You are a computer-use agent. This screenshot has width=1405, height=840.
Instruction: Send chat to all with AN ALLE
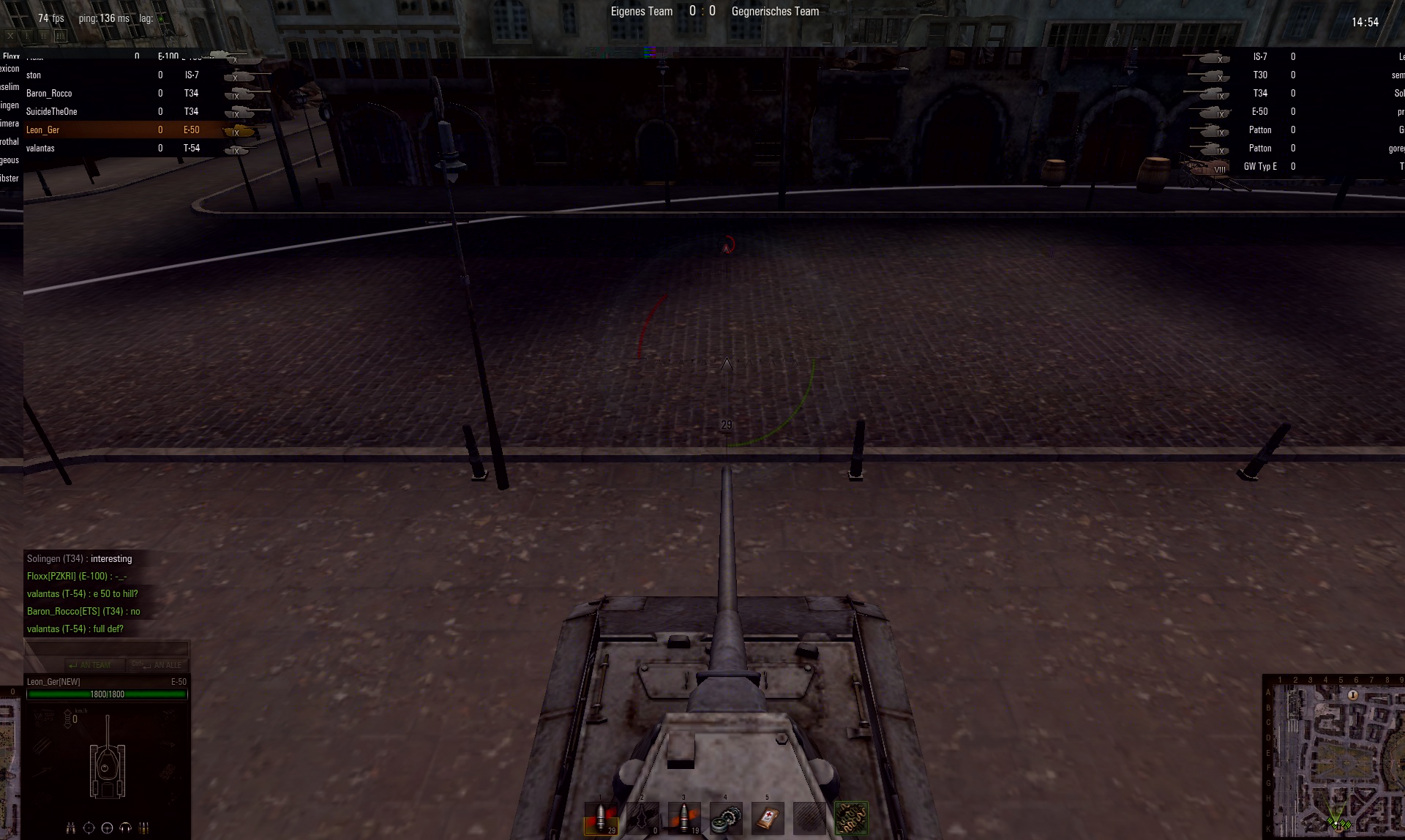(158, 665)
